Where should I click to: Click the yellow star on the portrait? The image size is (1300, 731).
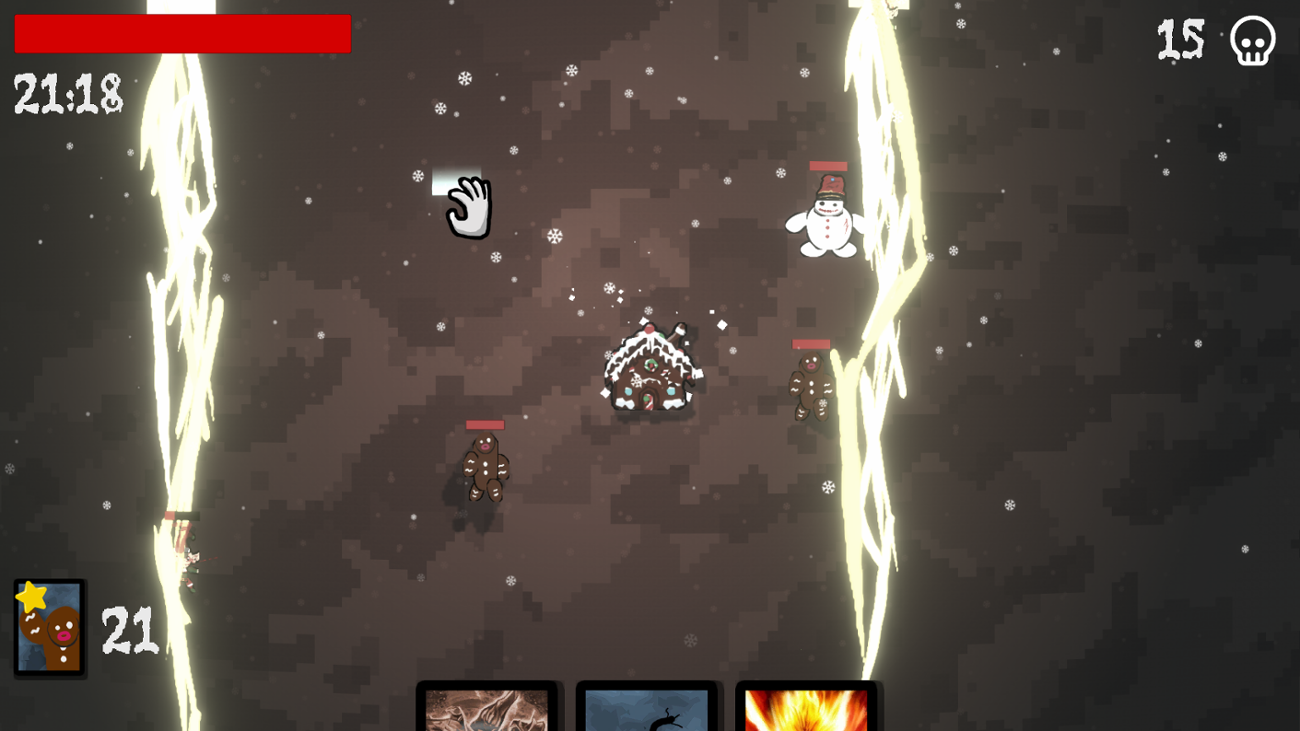click(29, 595)
